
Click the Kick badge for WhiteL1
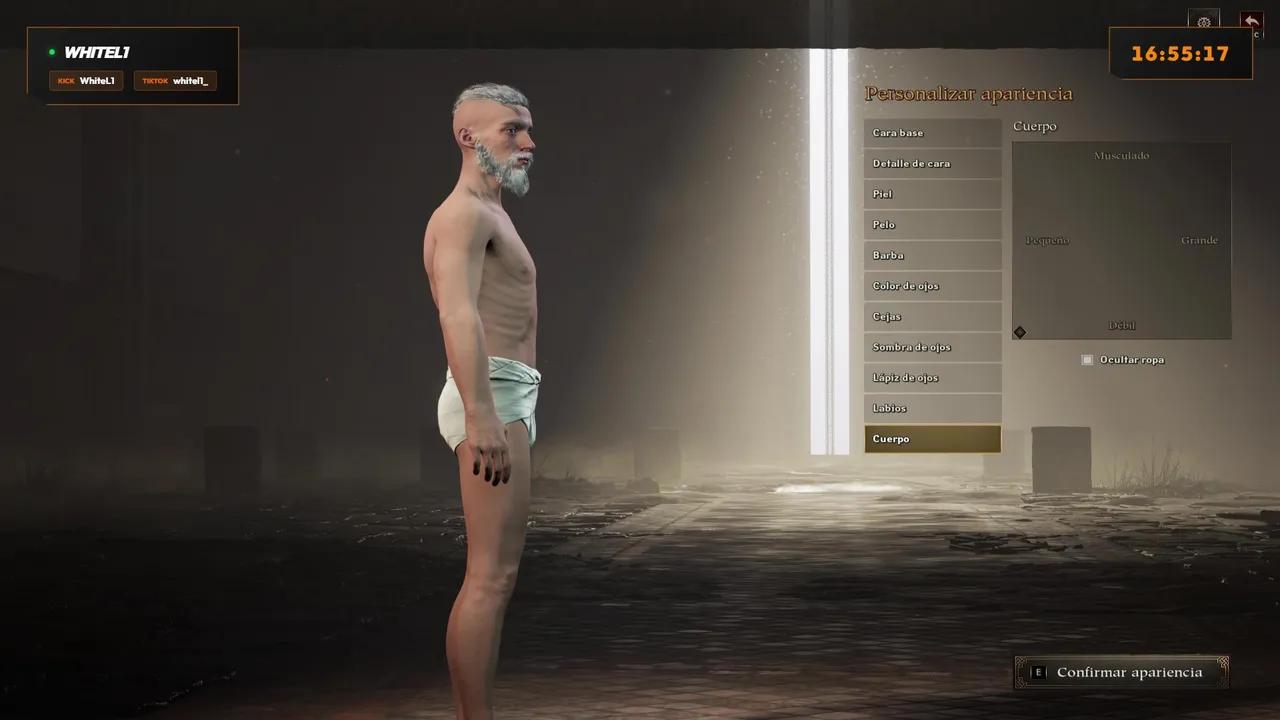pyautogui.click(x=86, y=81)
